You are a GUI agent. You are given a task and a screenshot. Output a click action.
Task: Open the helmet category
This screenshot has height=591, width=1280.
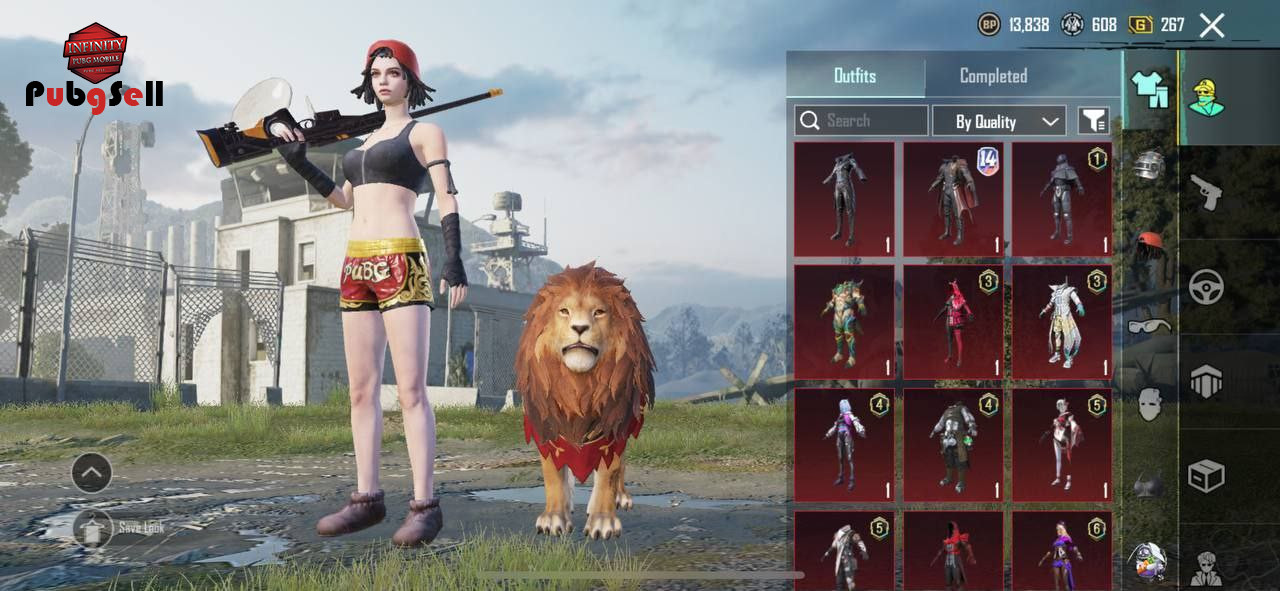(x=1150, y=164)
